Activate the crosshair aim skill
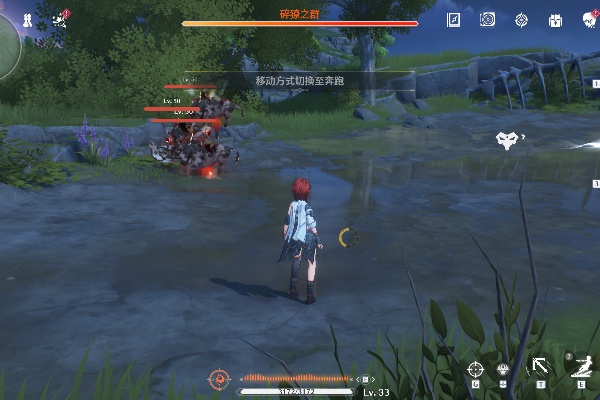Viewport: 600px width, 400px height. [x=476, y=368]
